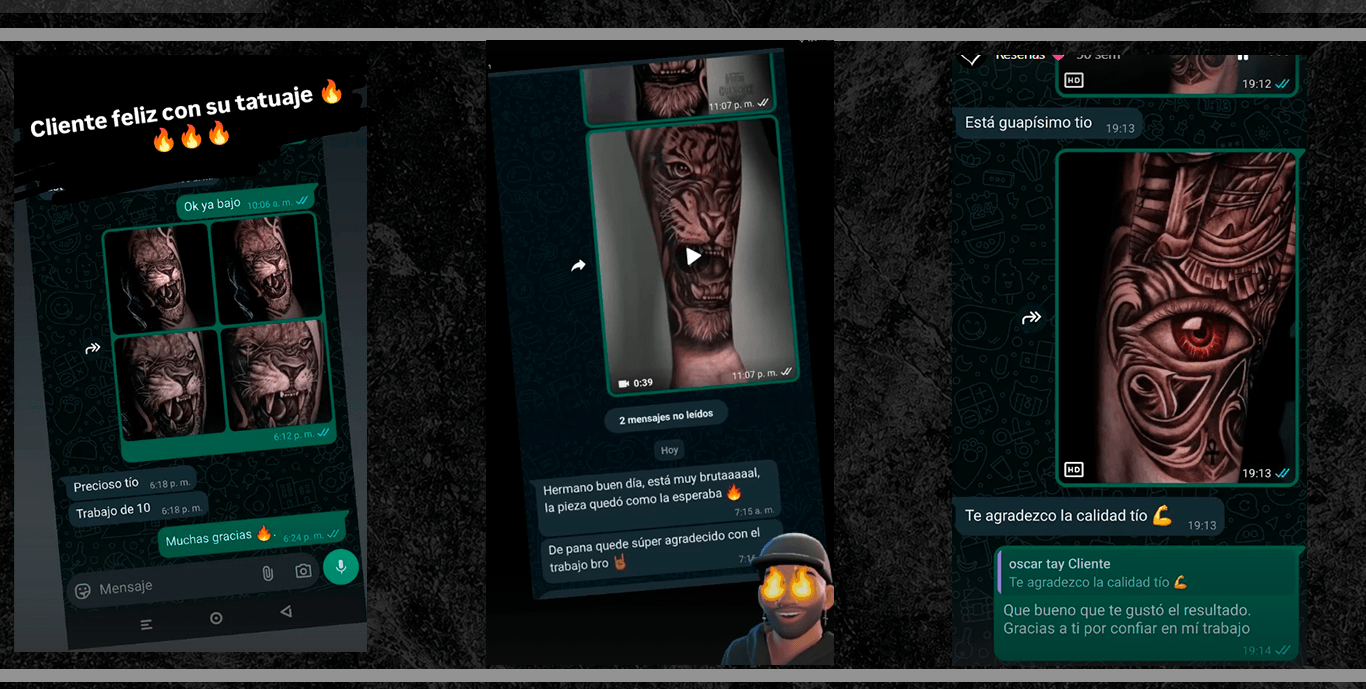Play the tiger tattoo video

(x=693, y=256)
